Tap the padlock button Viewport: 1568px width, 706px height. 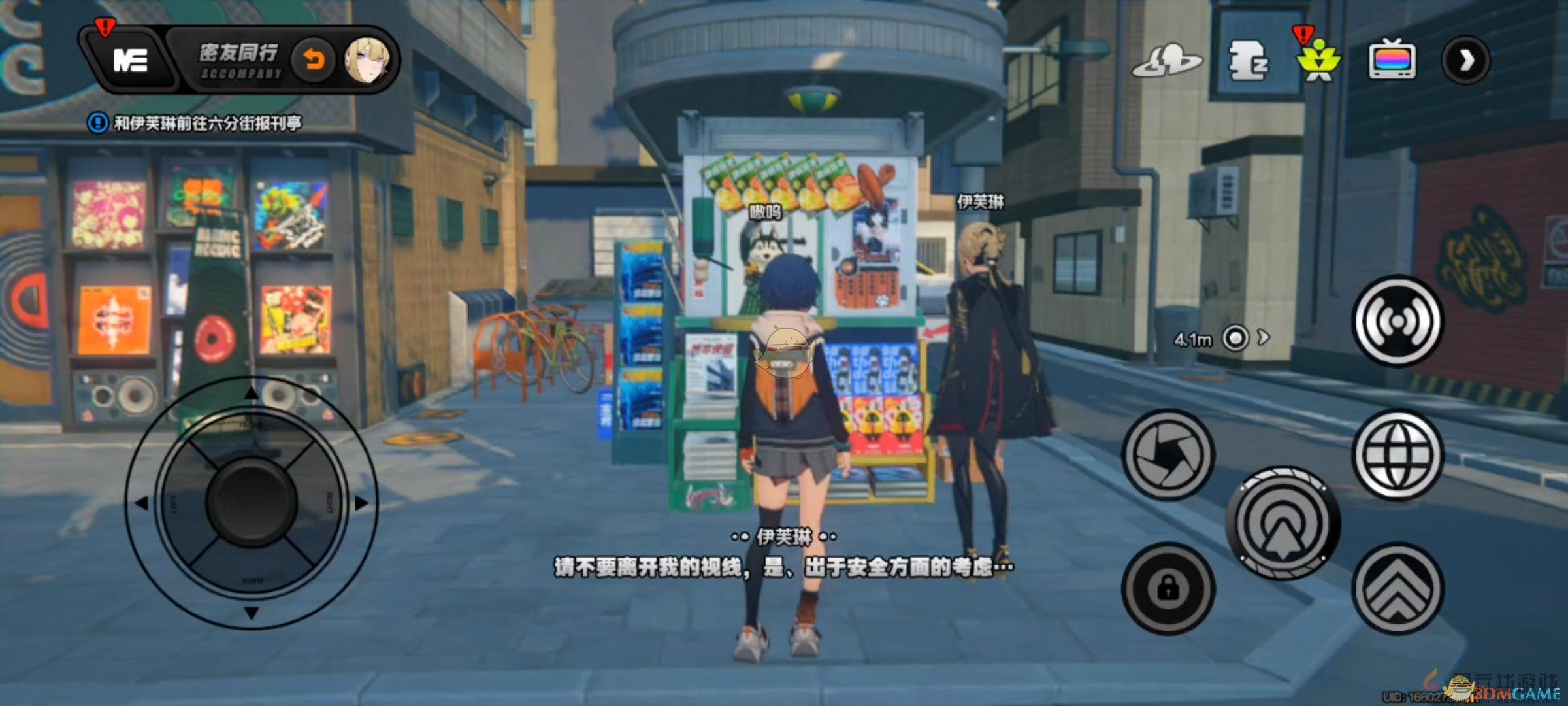pyautogui.click(x=1168, y=588)
